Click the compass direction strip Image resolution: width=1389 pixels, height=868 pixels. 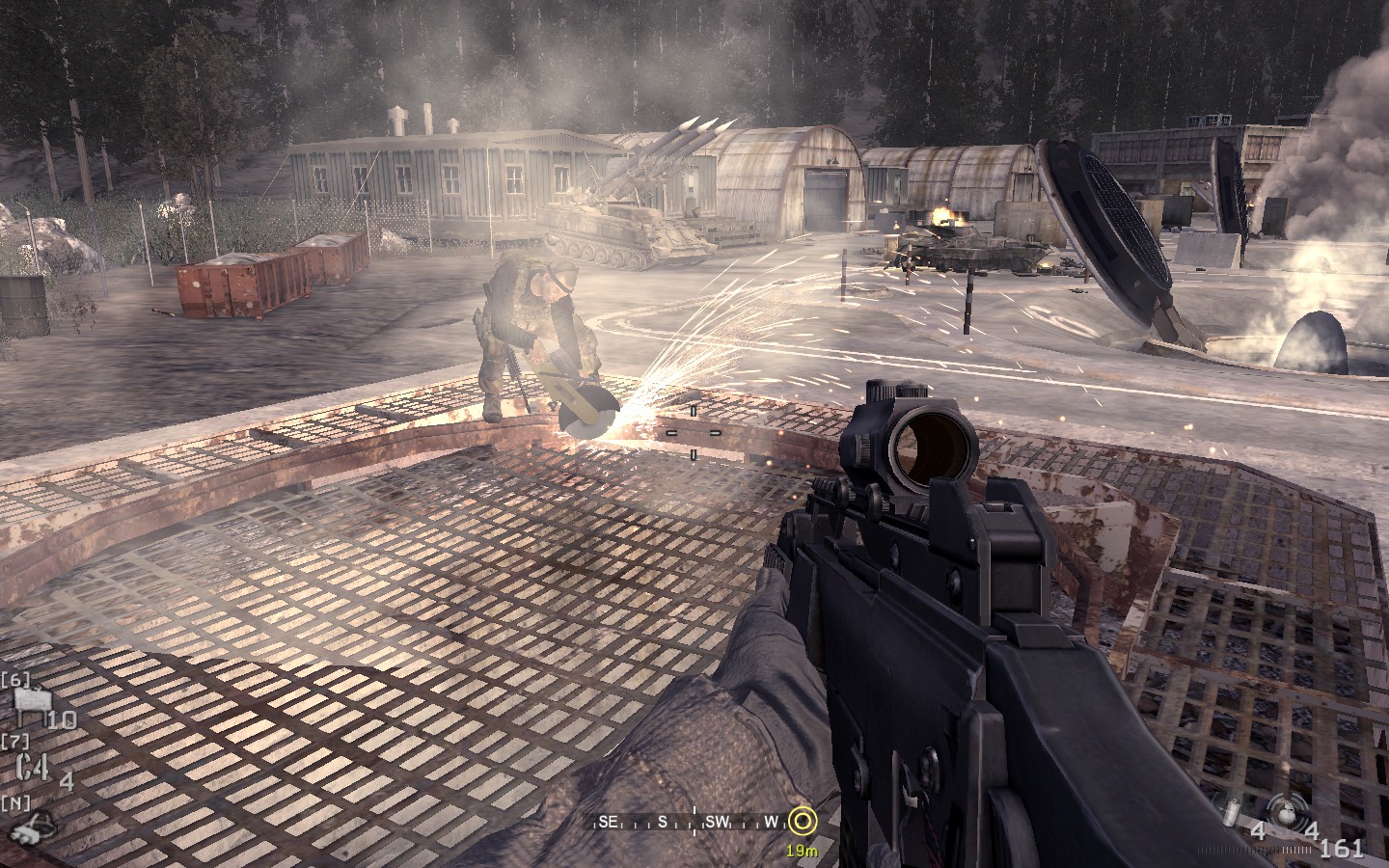coord(692,822)
